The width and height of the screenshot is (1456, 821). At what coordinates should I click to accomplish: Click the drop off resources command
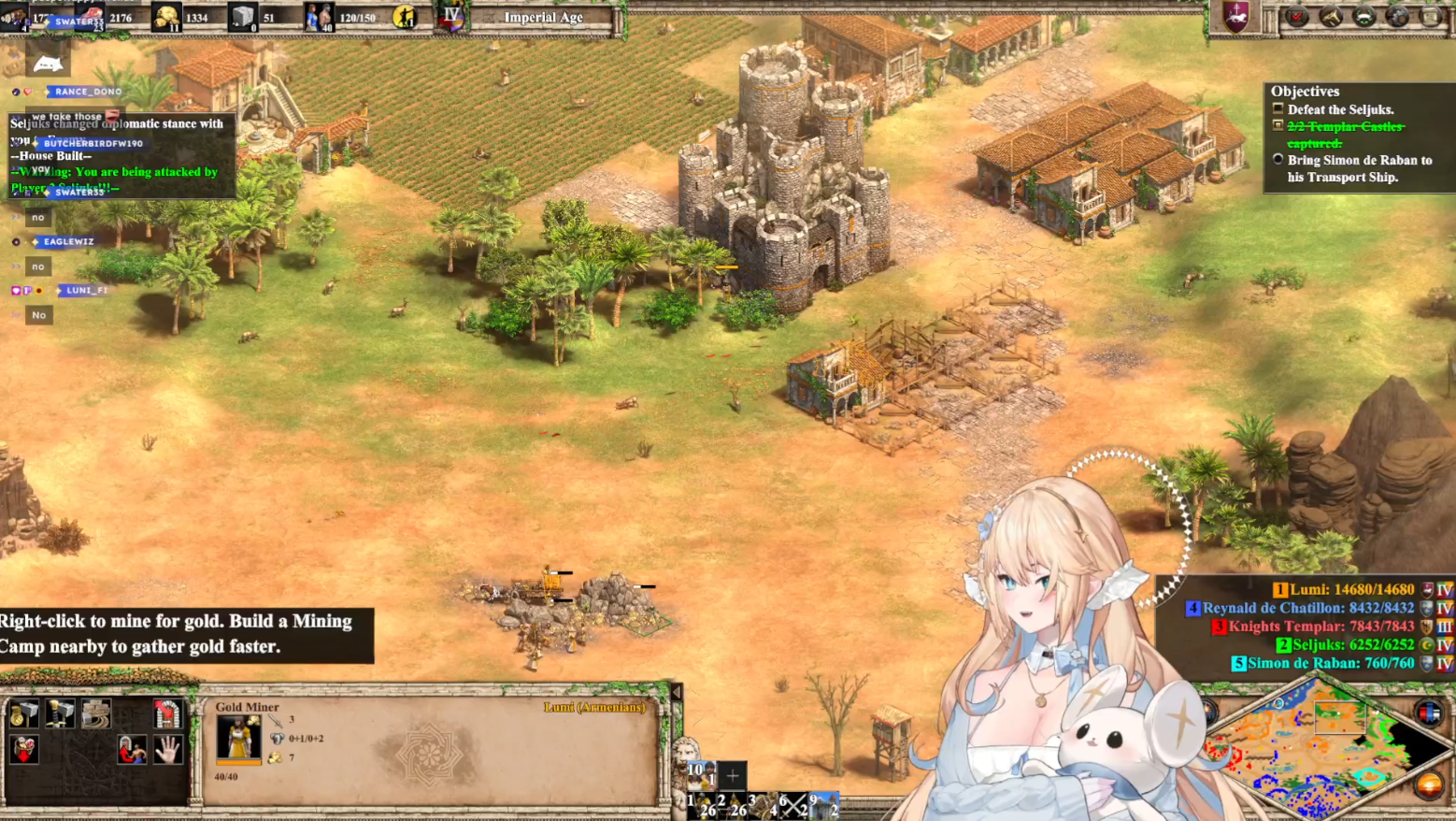coord(23,750)
